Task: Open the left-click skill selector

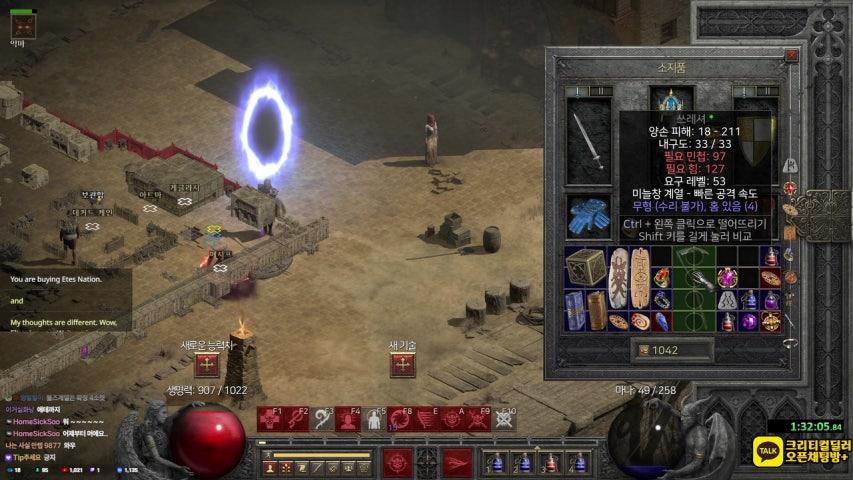Action: [x=398, y=463]
